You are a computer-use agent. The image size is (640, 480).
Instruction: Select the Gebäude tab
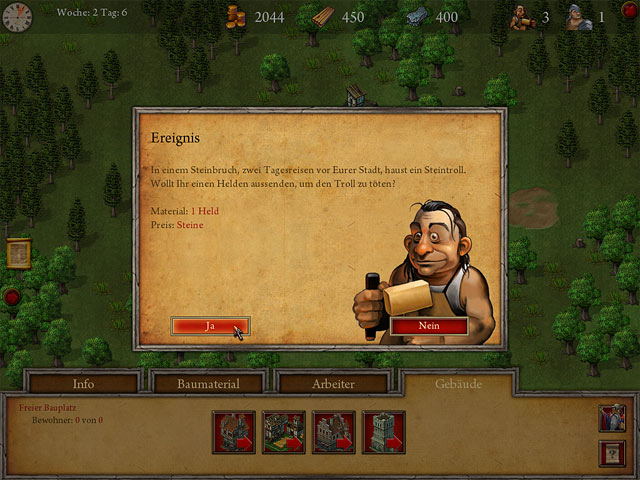pos(459,383)
